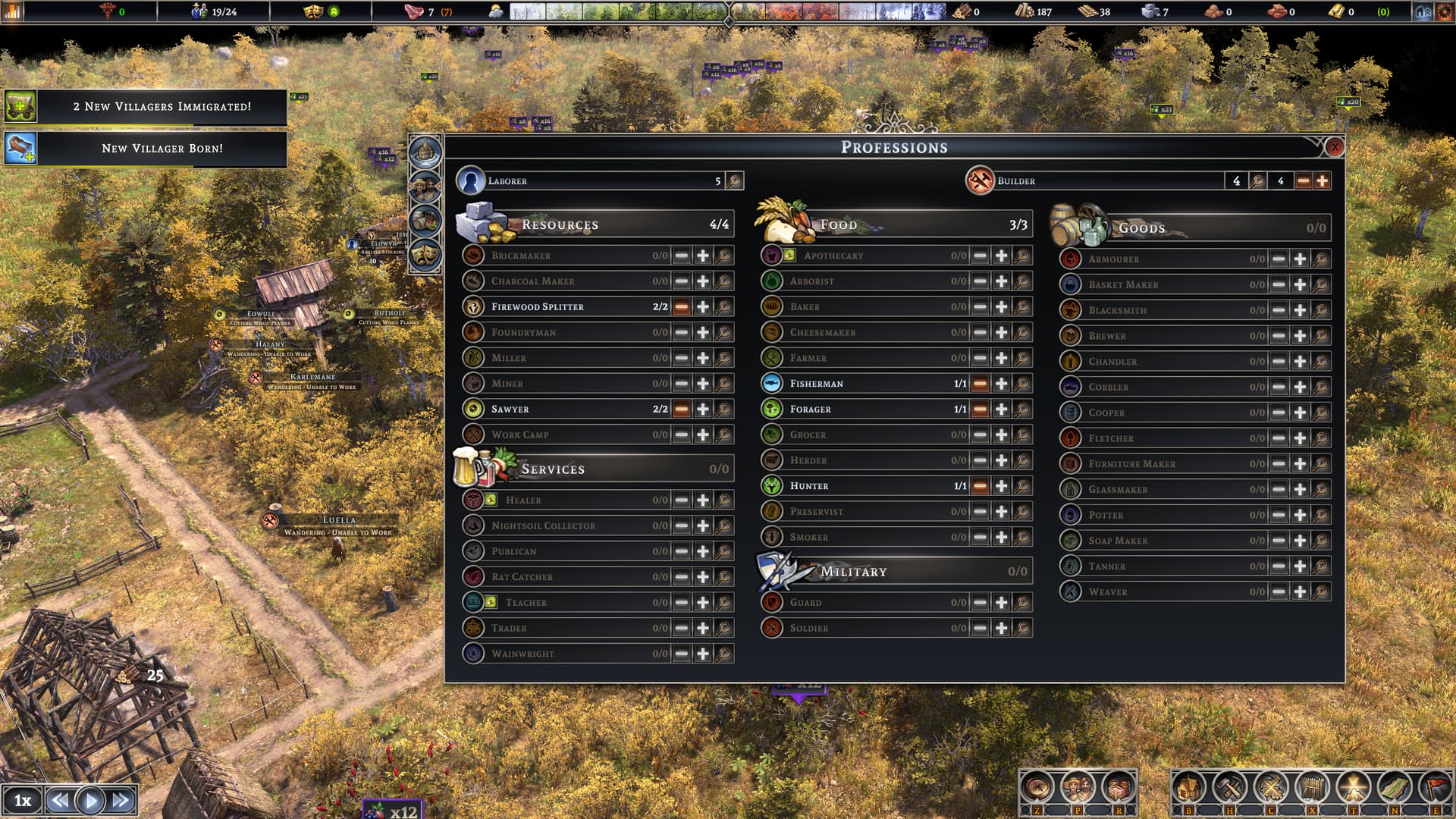Viewport: 1456px width, 819px height.
Task: Select the salvage and demolish tool
Action: (x=1268, y=787)
